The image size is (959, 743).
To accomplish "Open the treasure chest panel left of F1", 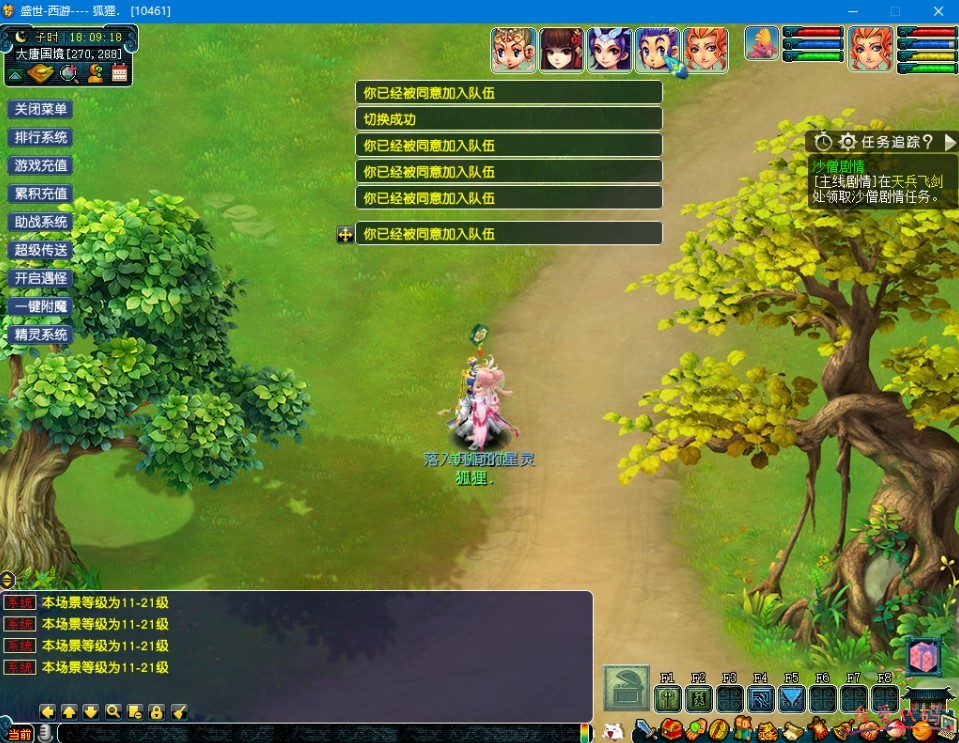I will click(x=626, y=688).
